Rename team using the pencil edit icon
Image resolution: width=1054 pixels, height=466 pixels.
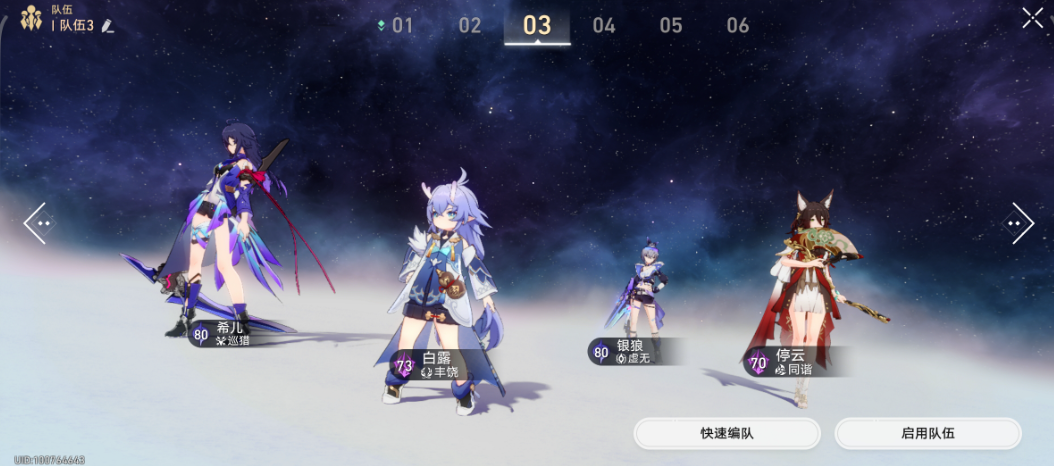click(x=107, y=26)
